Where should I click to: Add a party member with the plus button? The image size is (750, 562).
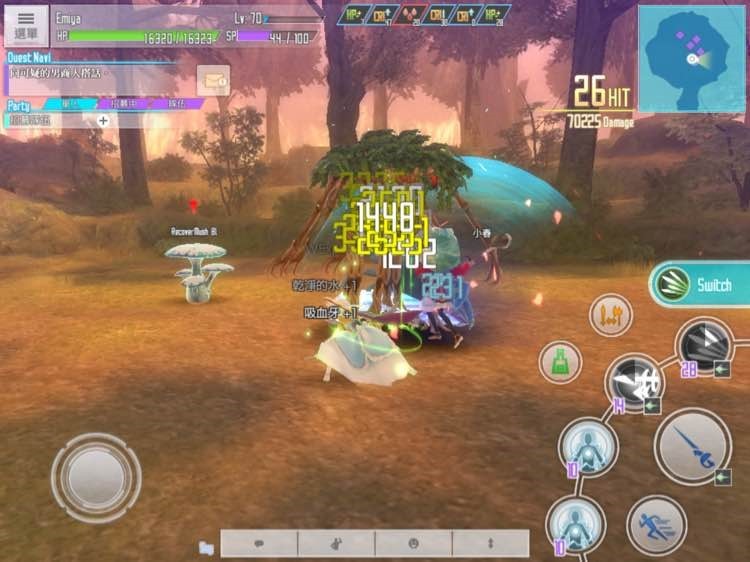pyautogui.click(x=103, y=120)
